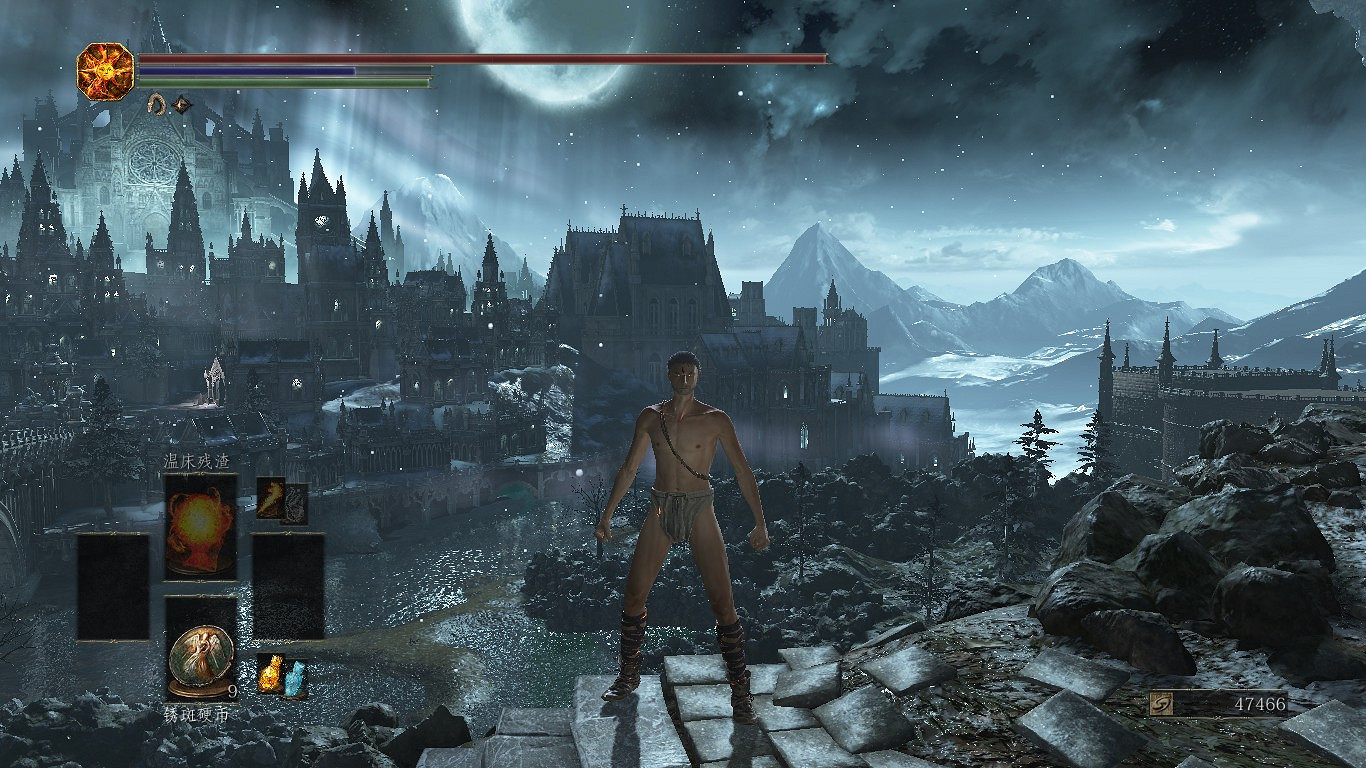Select the serpent ring status icon
1366x768 pixels.
click(x=157, y=103)
